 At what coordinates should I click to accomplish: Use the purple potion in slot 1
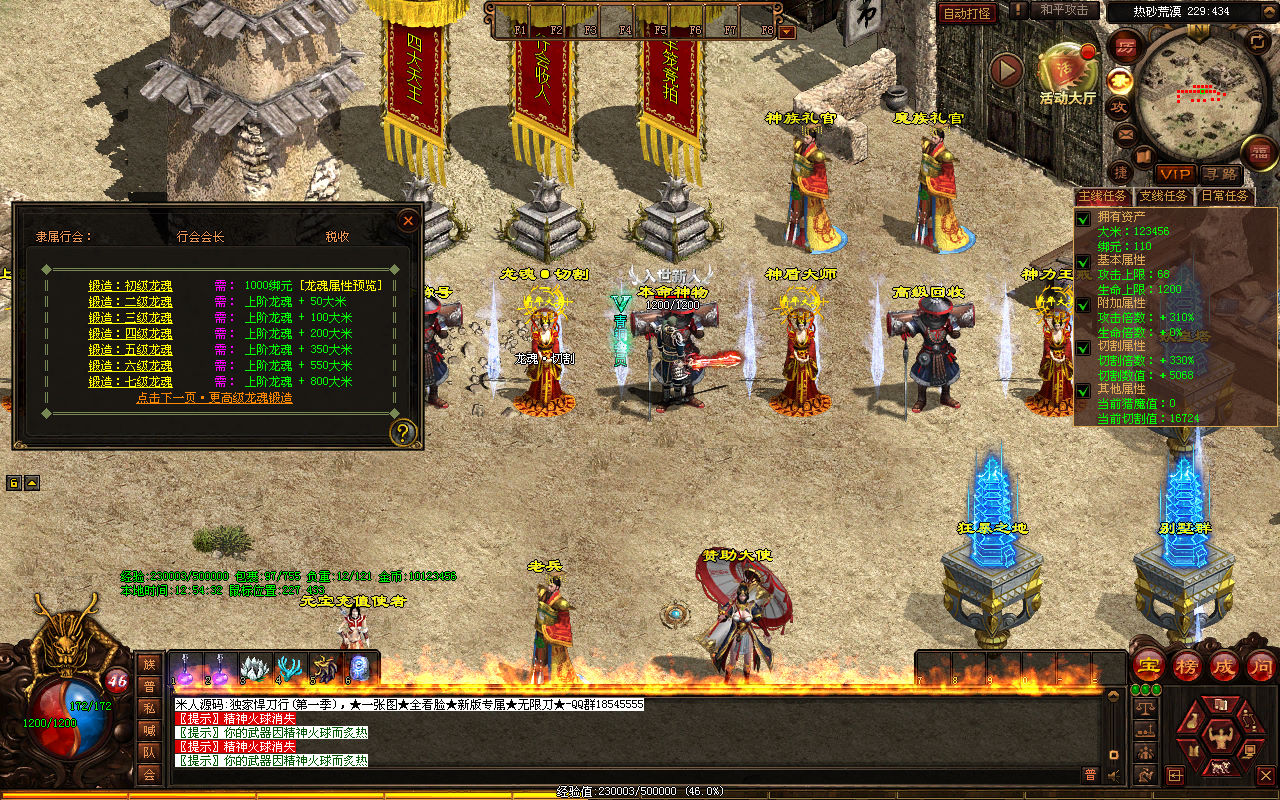187,668
